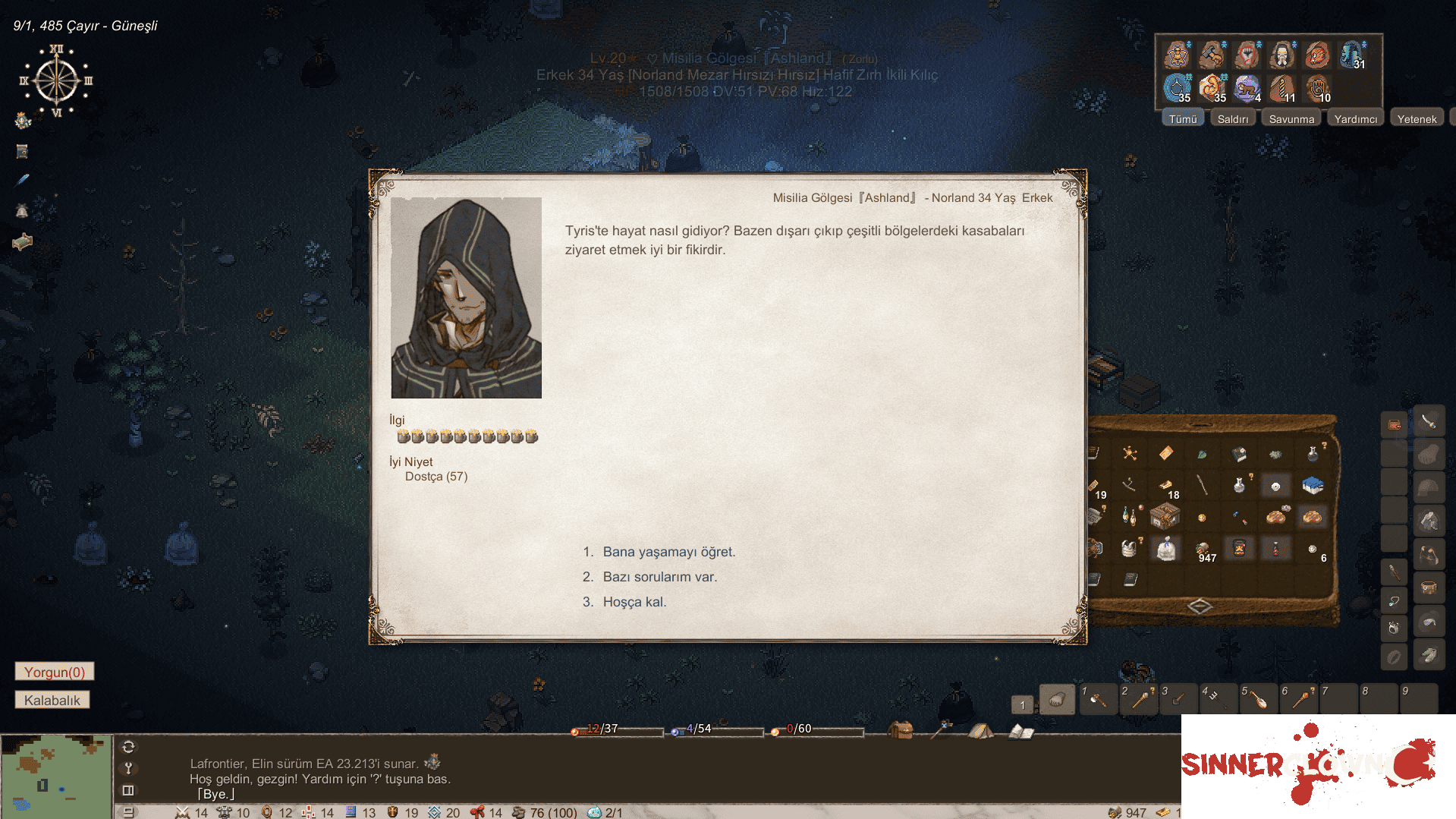Select the axe in hotbar slot 1
This screenshot has width=1456, height=819.
pos(1097,700)
